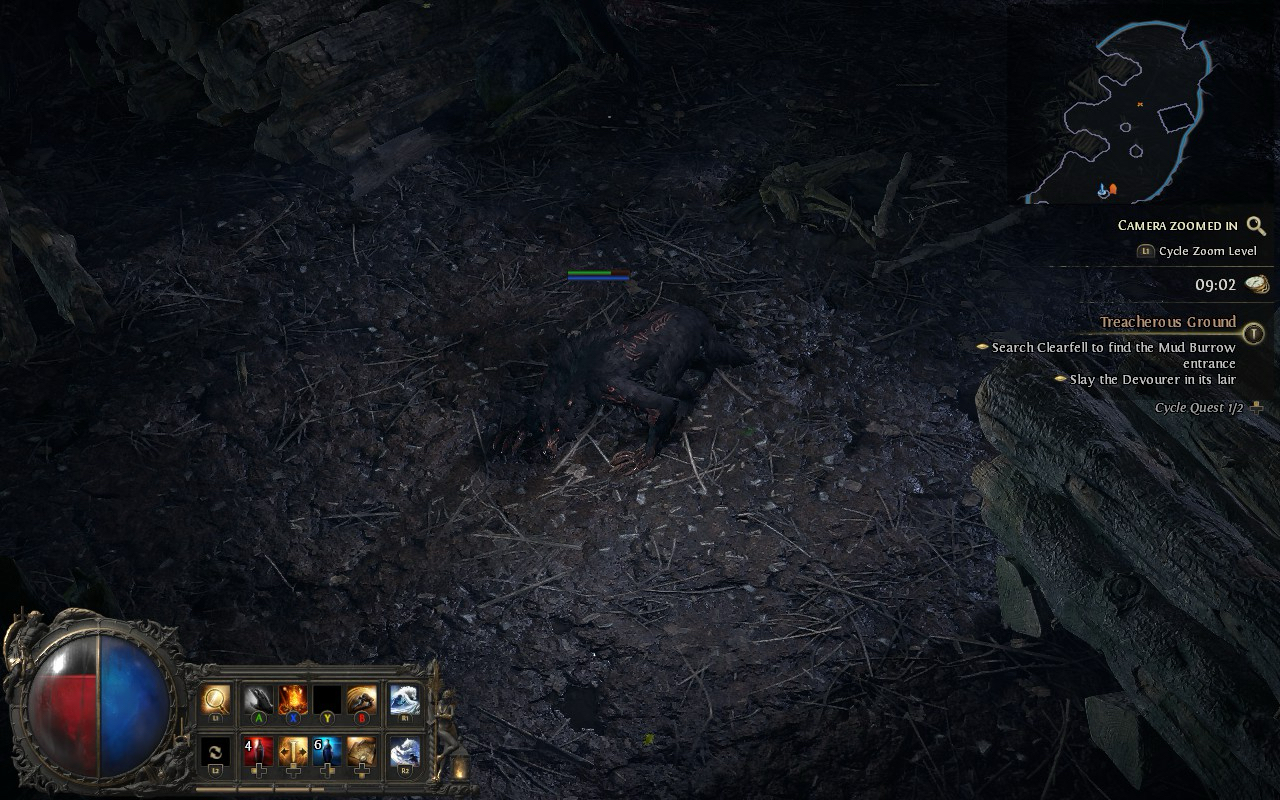Screen dimensions: 1280x800
Task: Activate the dark hand skill
Action: pos(258,699)
